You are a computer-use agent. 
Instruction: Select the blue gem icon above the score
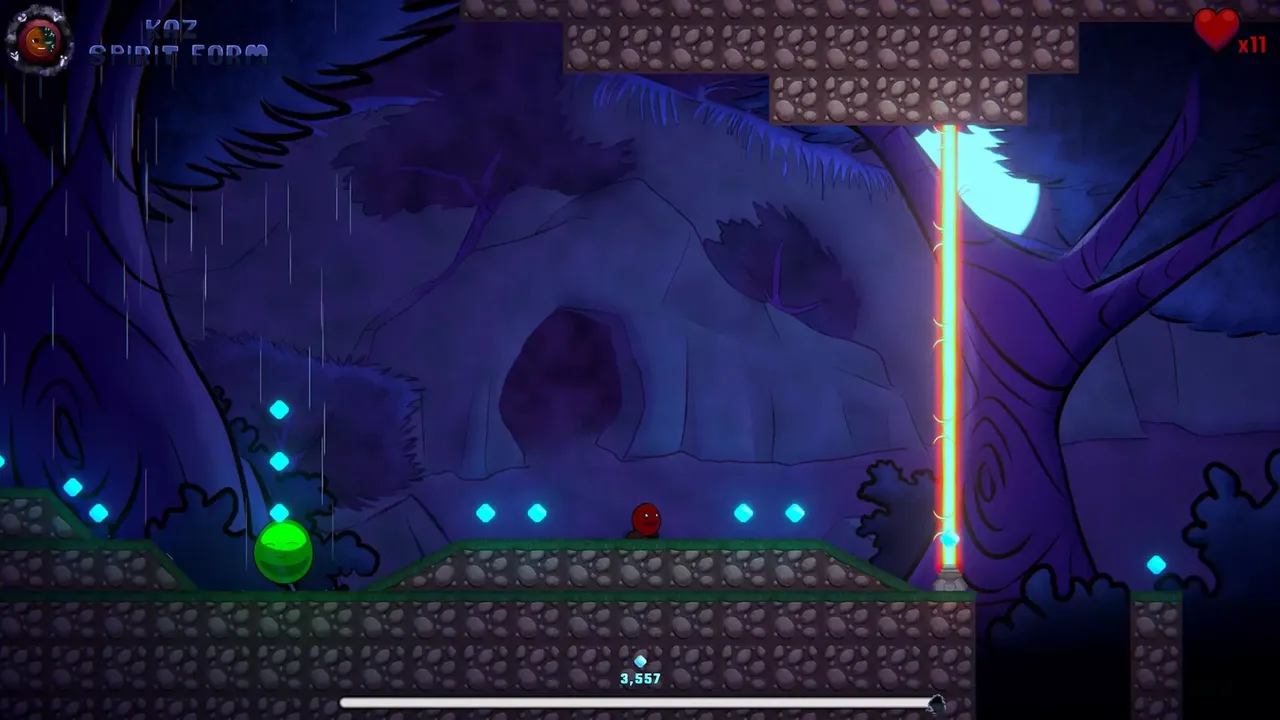pos(640,661)
